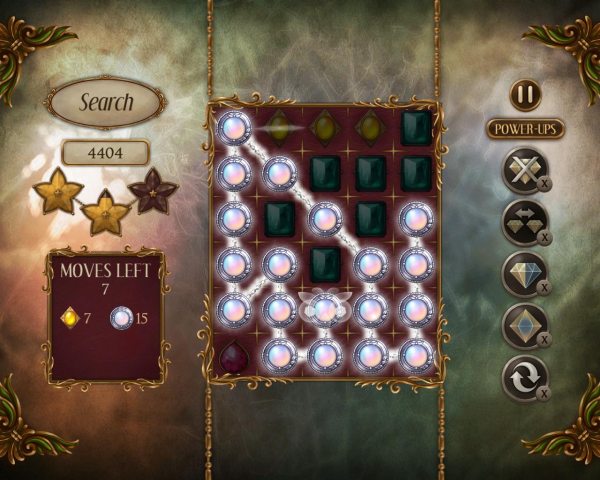This screenshot has height=480, width=600.
Task: Pick the pearl tile with butterfly wings
Action: click(x=322, y=309)
